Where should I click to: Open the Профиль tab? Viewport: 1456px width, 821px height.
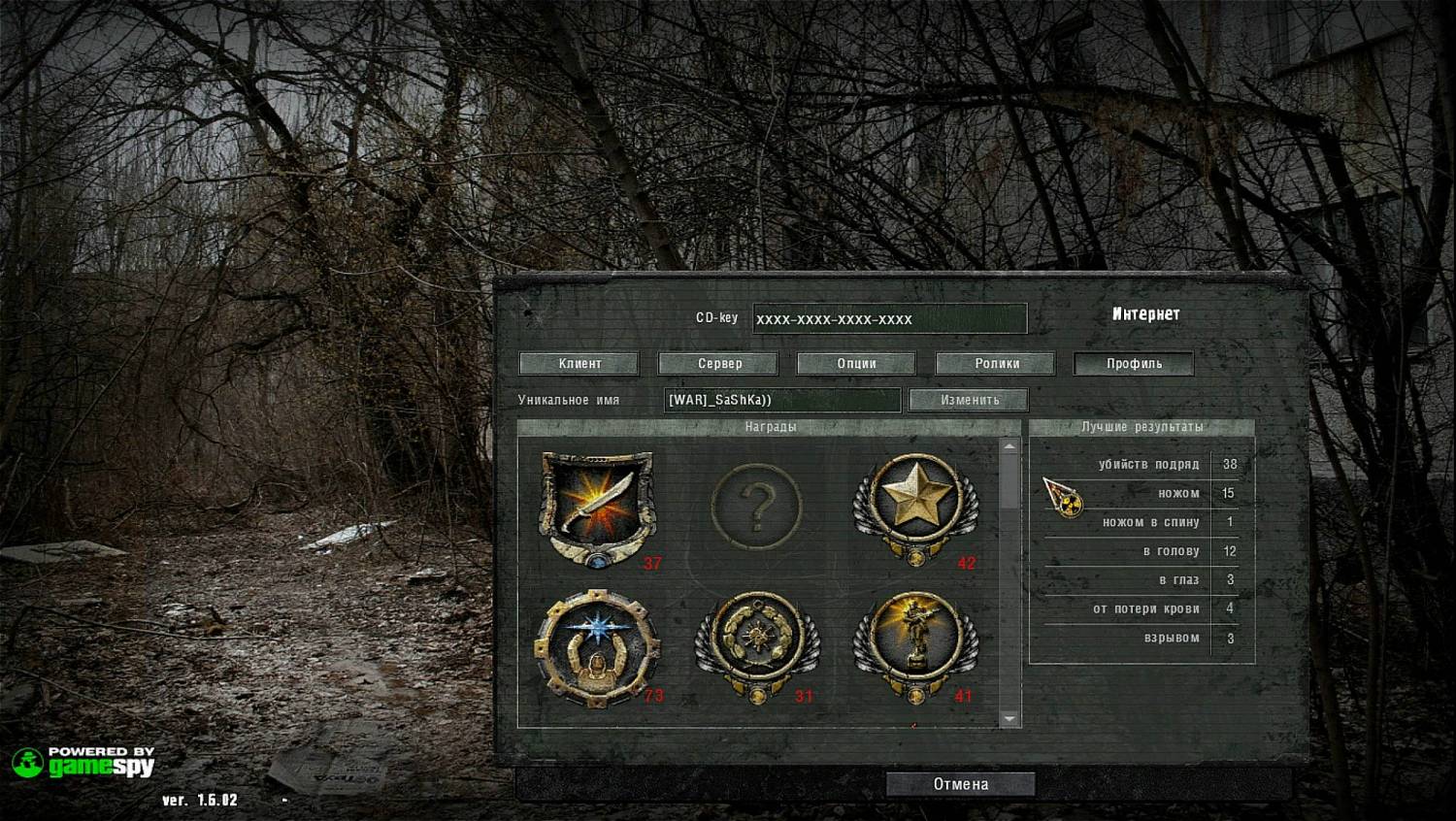pyautogui.click(x=1134, y=364)
